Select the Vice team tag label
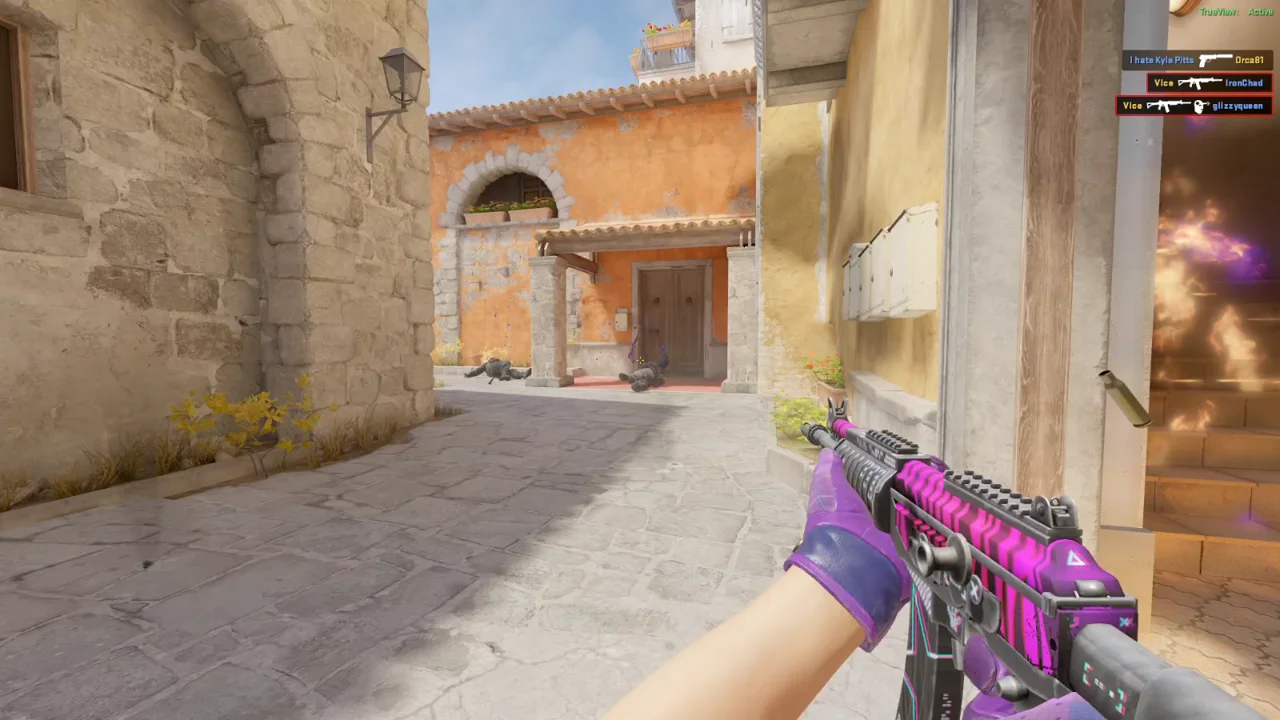The image size is (1280, 720). coord(1163,82)
